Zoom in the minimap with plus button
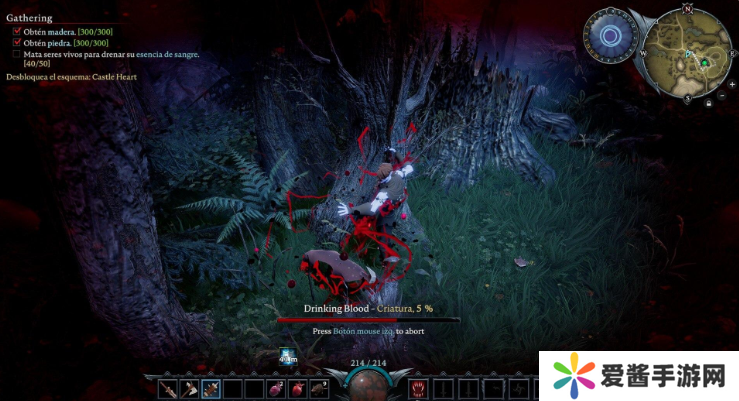 tap(732, 84)
